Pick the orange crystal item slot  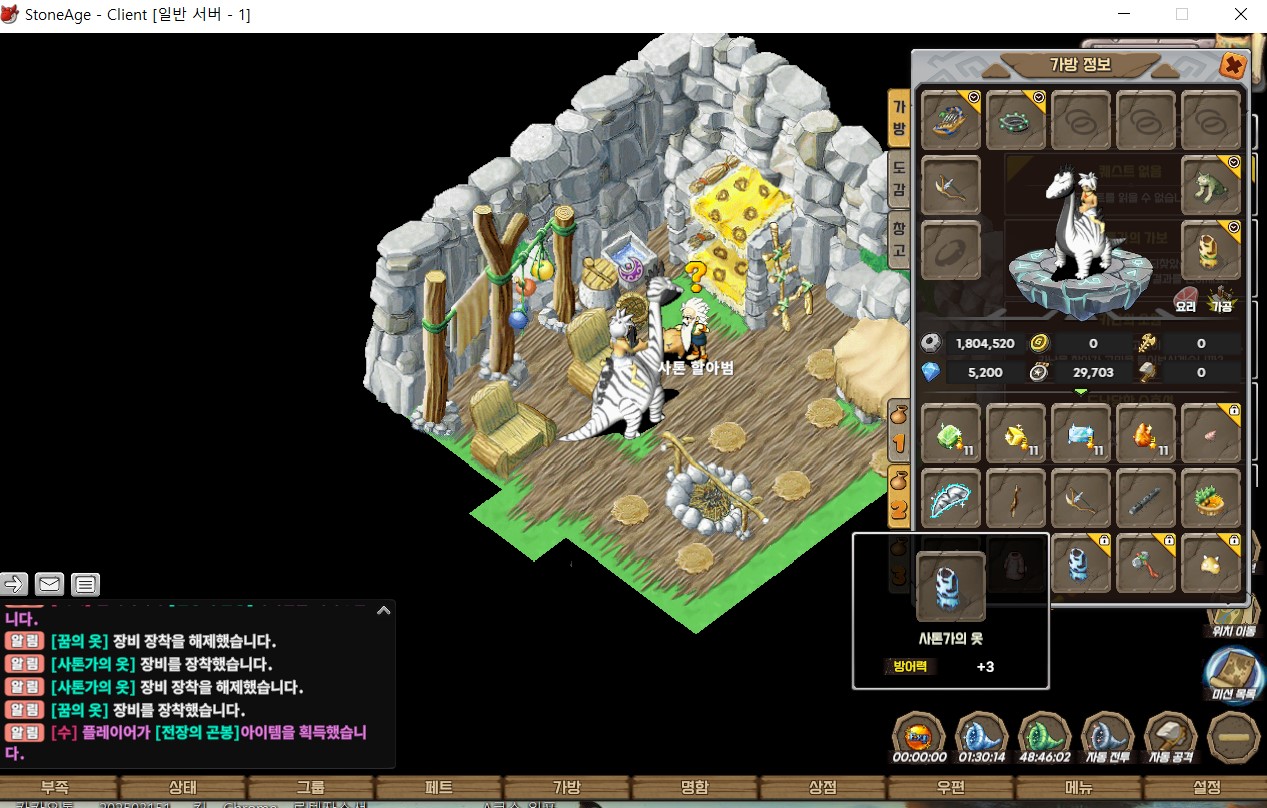click(1146, 435)
